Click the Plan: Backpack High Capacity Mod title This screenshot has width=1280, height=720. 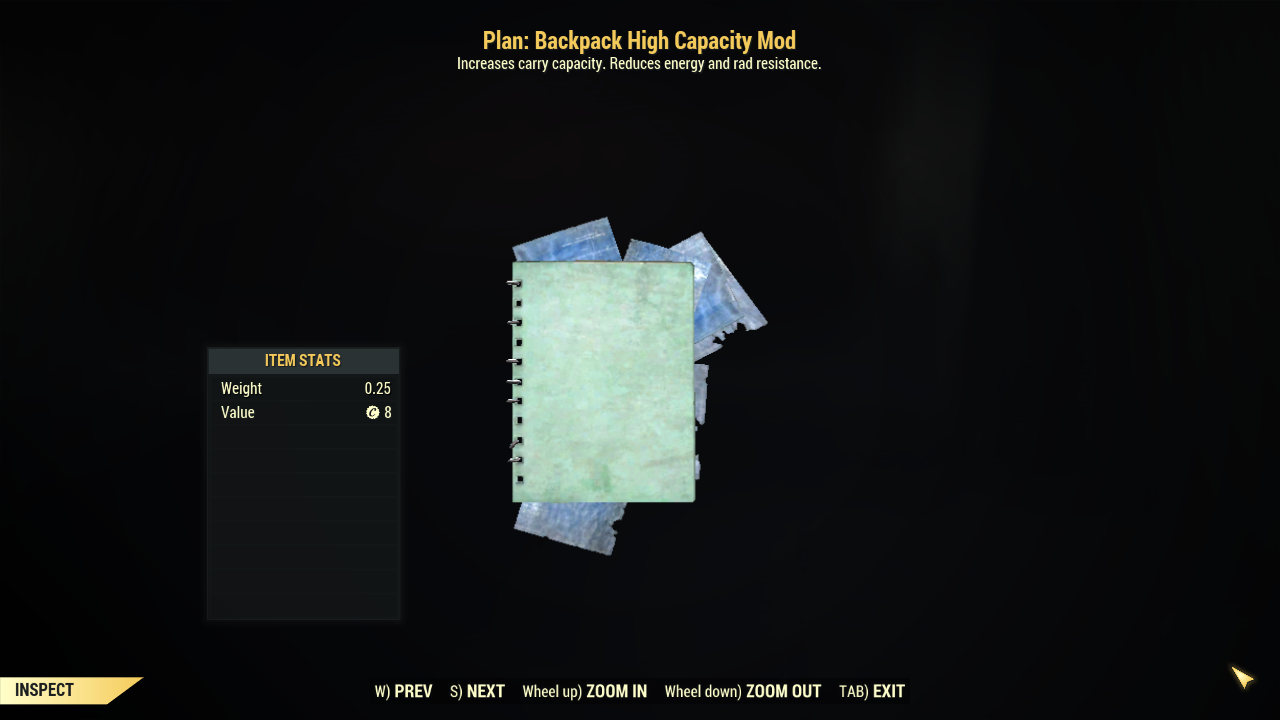639,40
